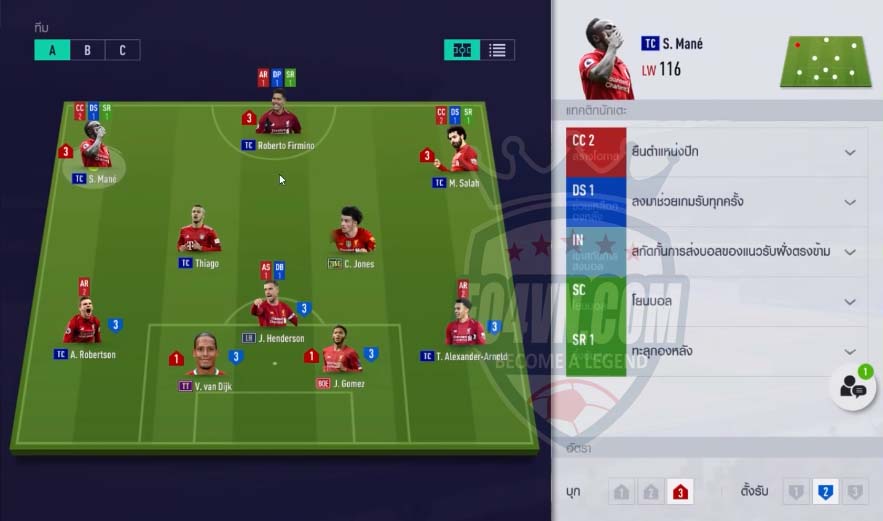Screen dimensions: 883x521
Task: Select left back A. Robertson
Action: pos(84,326)
